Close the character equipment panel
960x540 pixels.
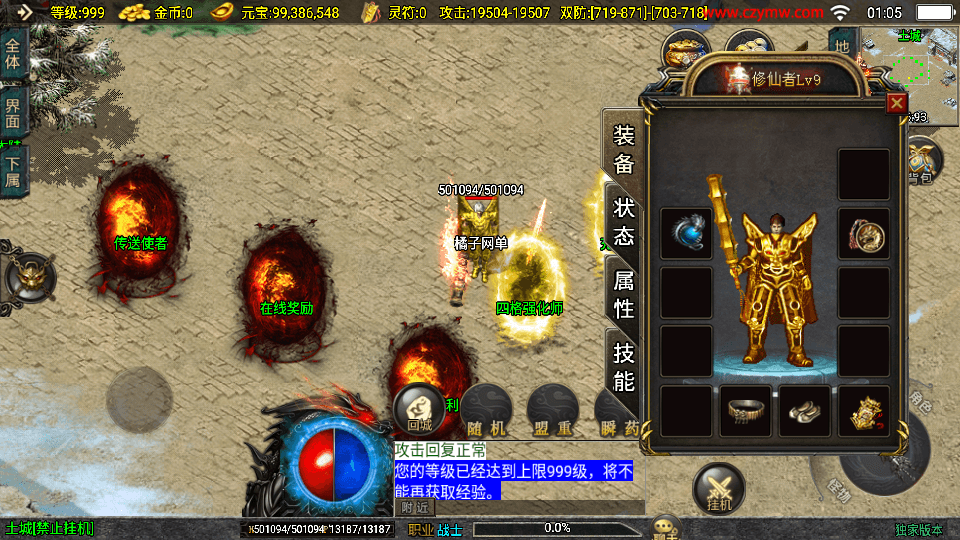pyautogui.click(x=896, y=103)
